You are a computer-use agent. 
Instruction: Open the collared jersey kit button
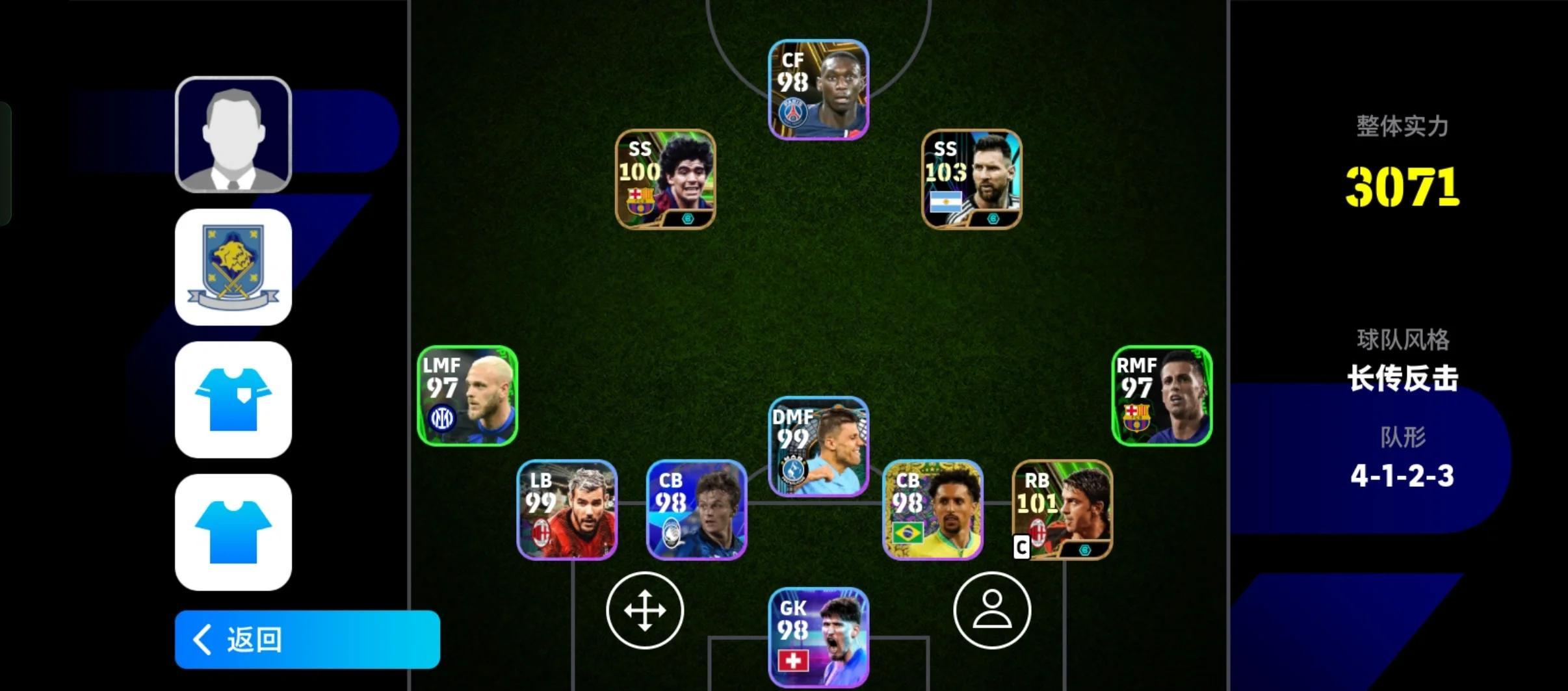point(233,400)
